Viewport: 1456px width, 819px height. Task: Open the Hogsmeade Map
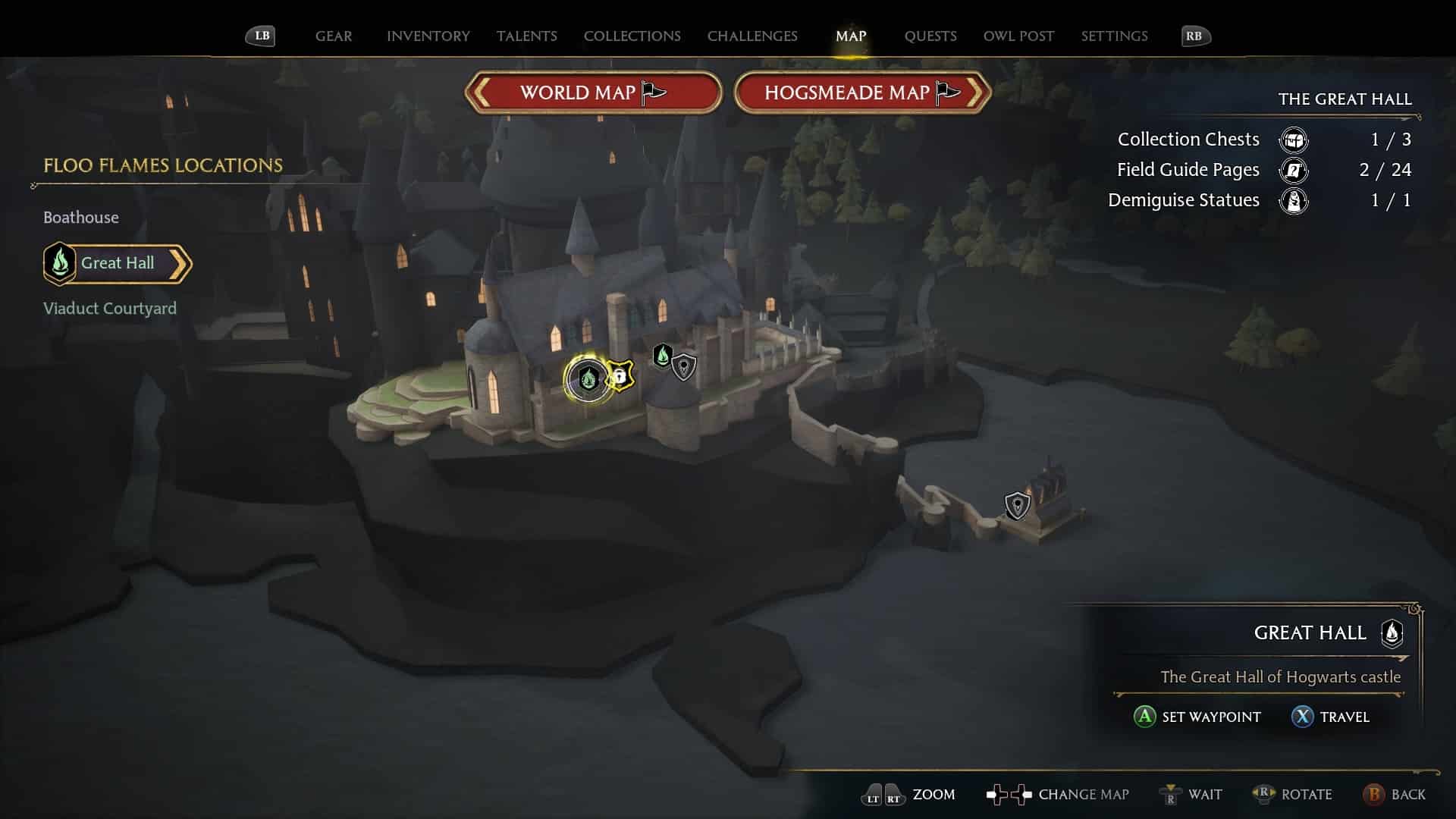coord(862,93)
